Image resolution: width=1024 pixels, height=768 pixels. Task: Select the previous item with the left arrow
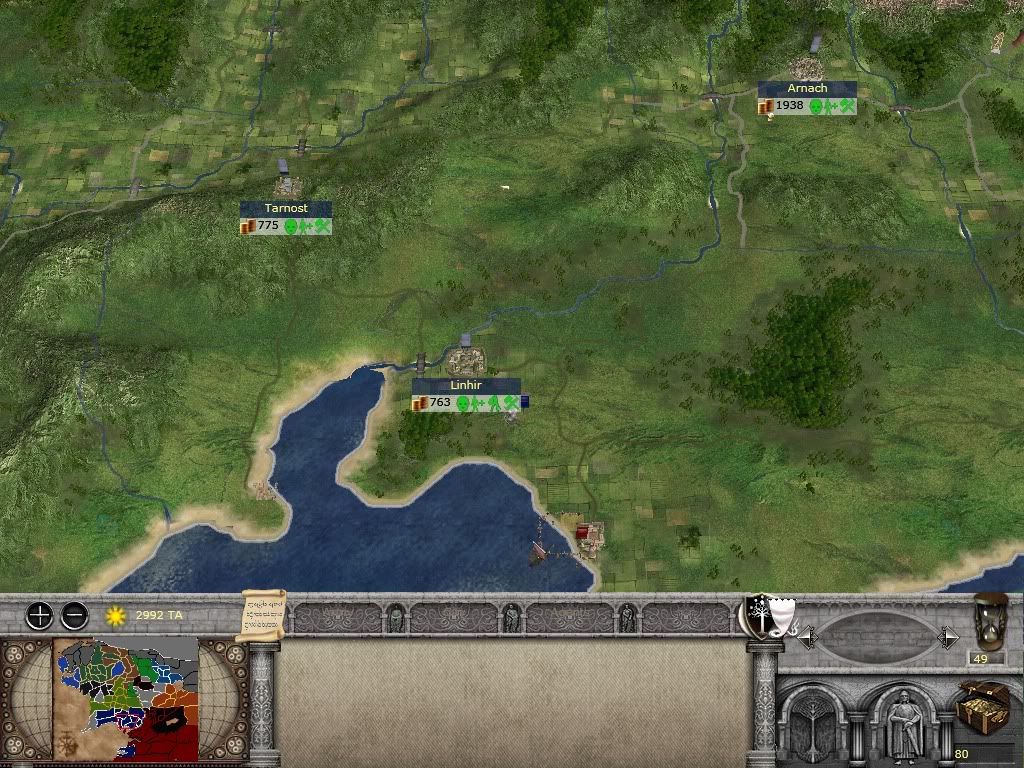tap(806, 636)
